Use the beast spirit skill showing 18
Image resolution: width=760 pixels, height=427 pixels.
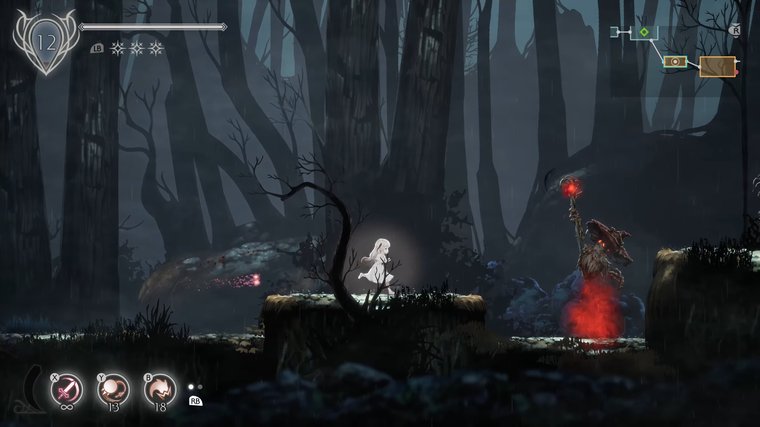click(160, 387)
